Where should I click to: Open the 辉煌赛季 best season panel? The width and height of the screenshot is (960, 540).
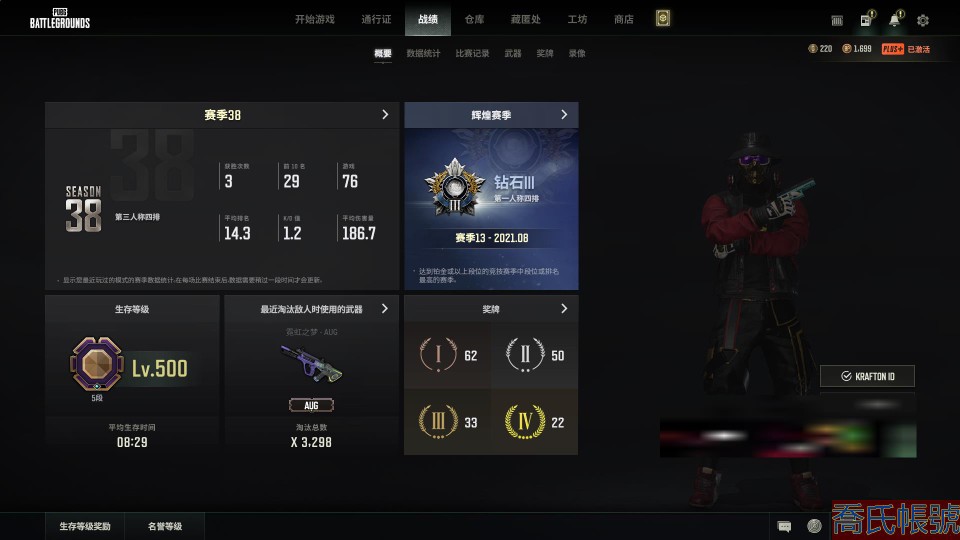pyautogui.click(x=564, y=115)
